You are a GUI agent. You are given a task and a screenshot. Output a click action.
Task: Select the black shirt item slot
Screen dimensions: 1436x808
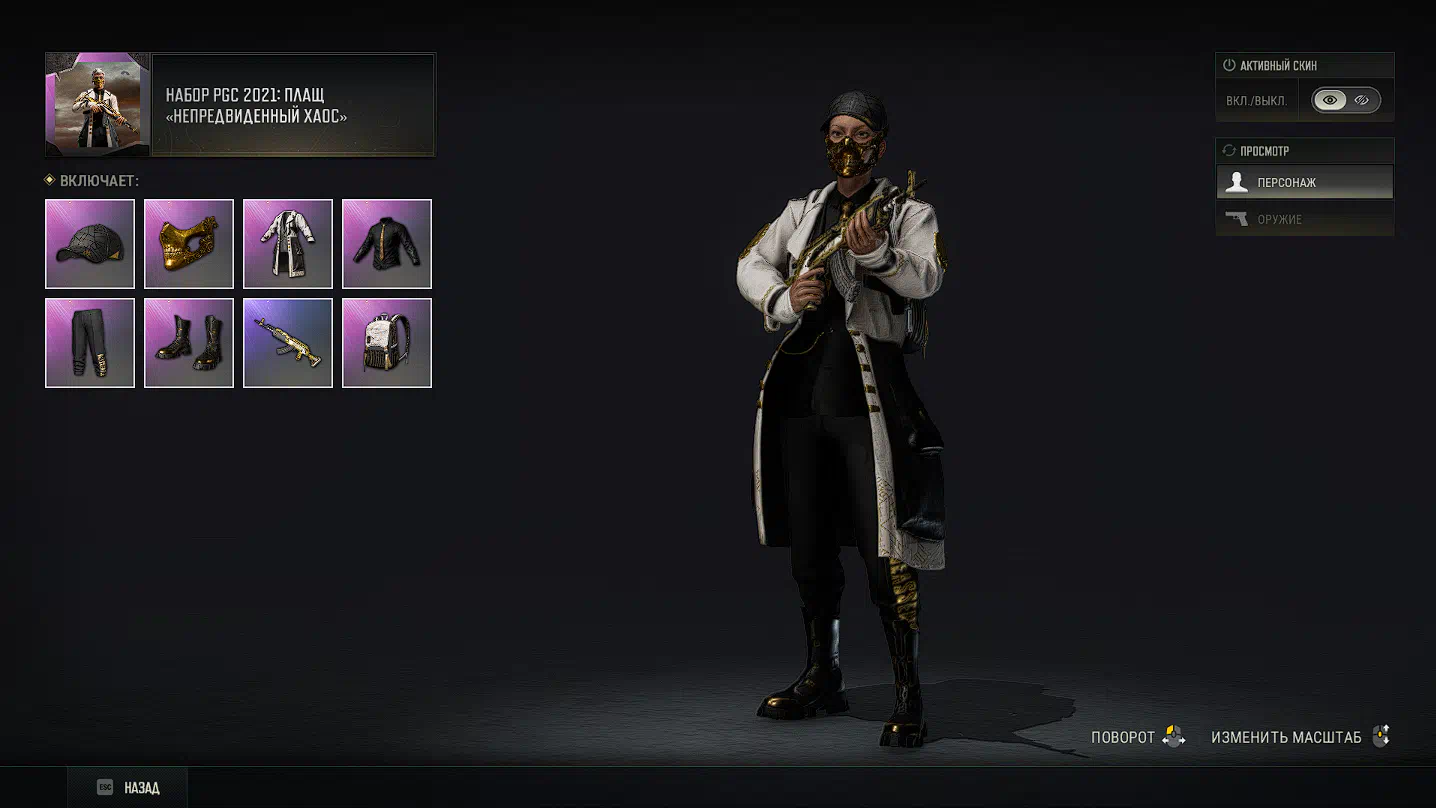coord(387,244)
